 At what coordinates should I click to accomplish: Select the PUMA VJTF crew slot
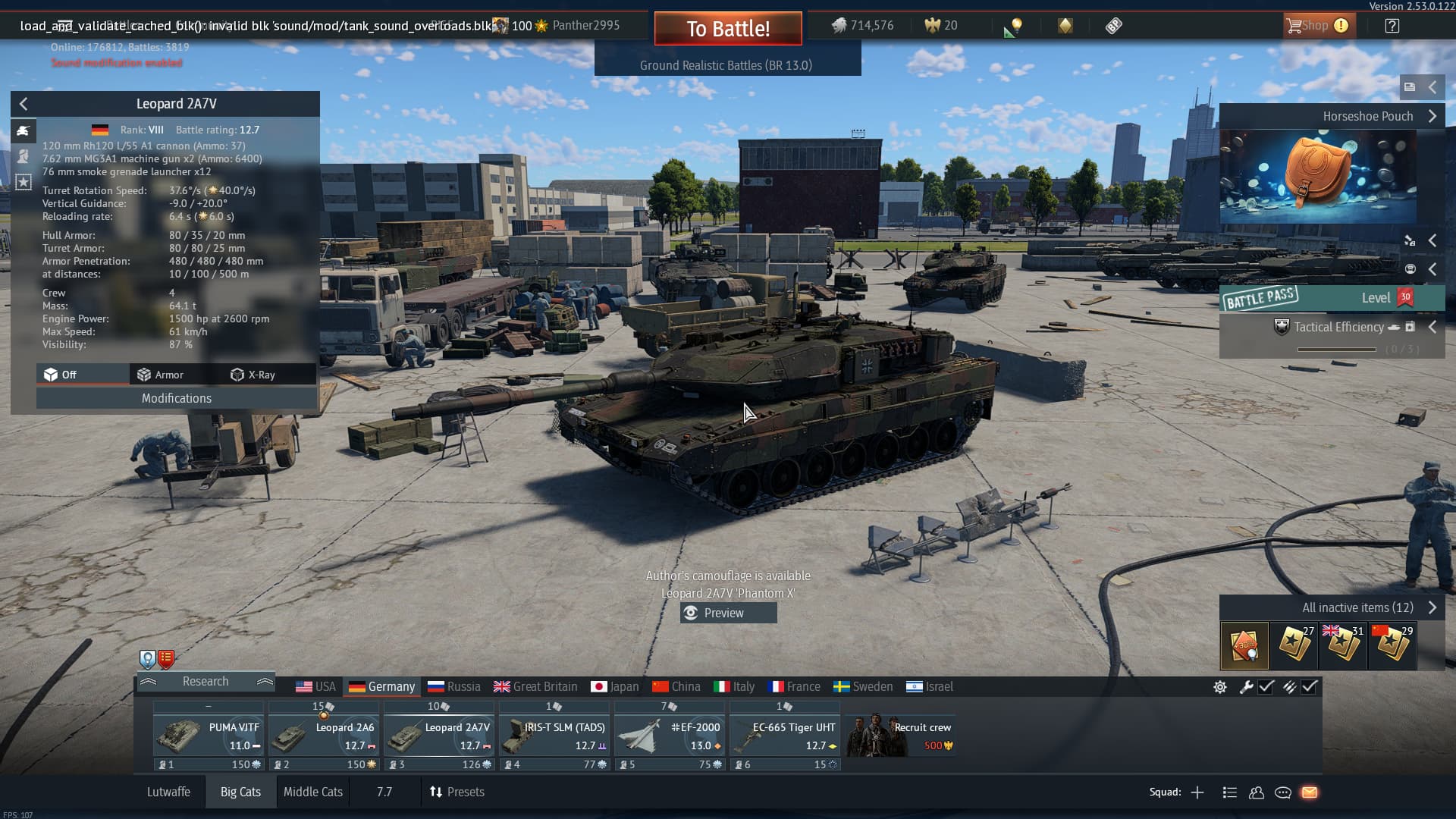(209, 736)
